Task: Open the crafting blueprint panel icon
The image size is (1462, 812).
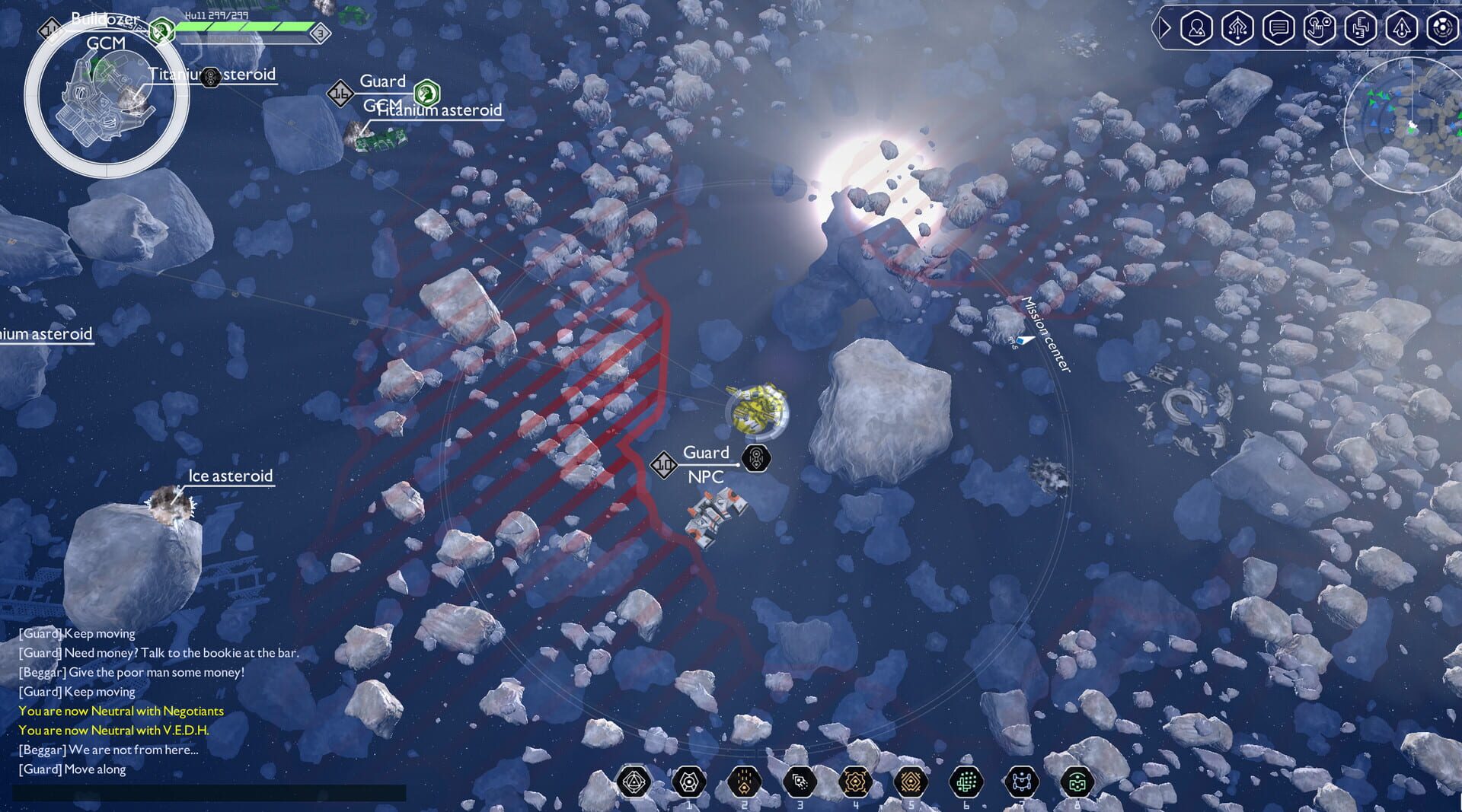Action: (x=1360, y=28)
